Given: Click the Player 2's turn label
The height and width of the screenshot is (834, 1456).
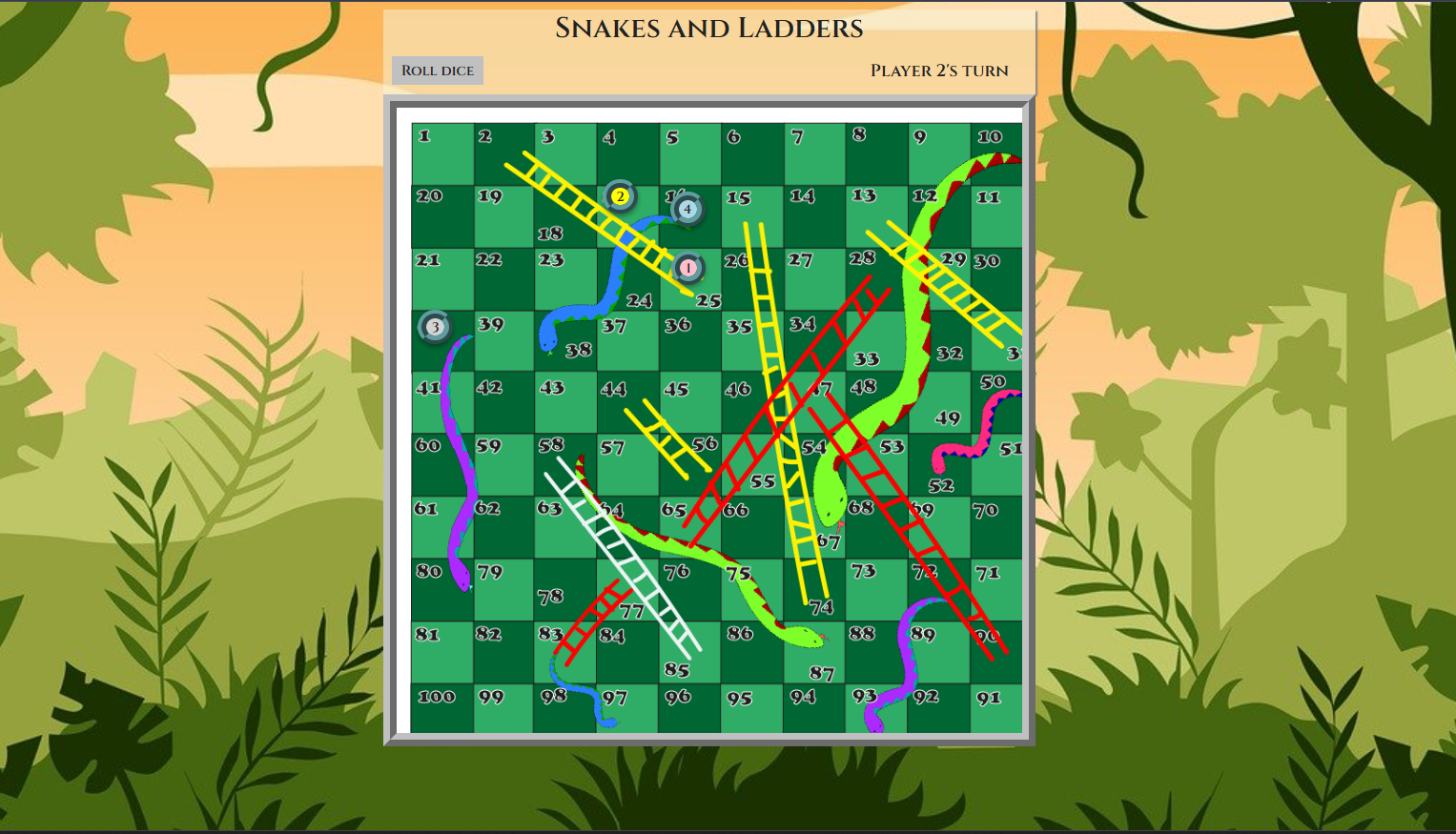Looking at the screenshot, I should [x=938, y=70].
